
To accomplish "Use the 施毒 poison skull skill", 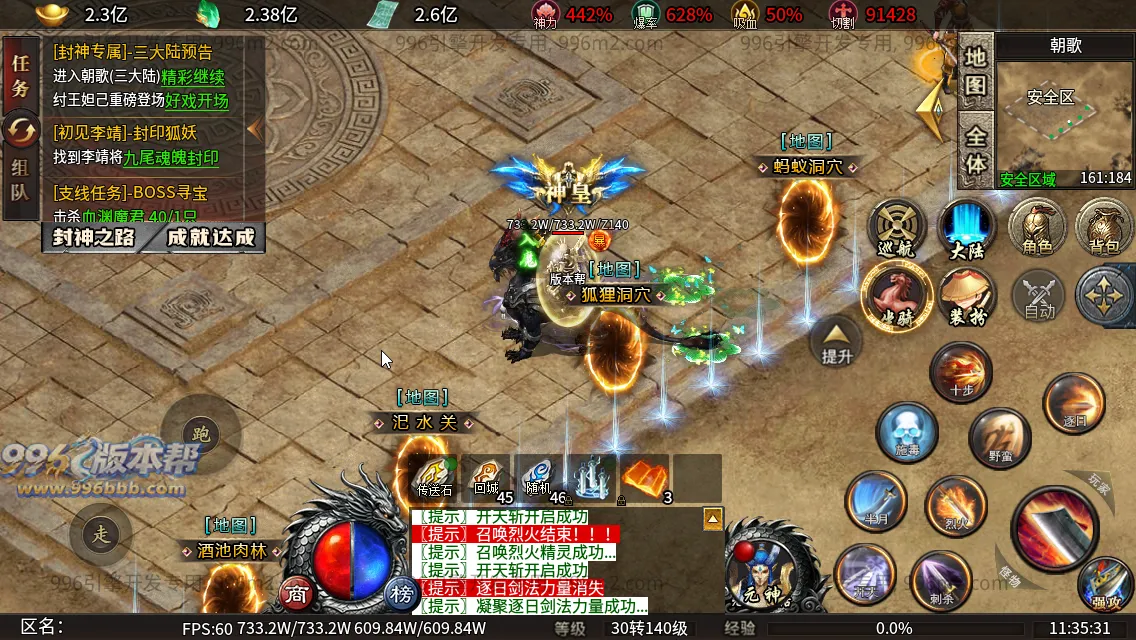I will pyautogui.click(x=906, y=433).
